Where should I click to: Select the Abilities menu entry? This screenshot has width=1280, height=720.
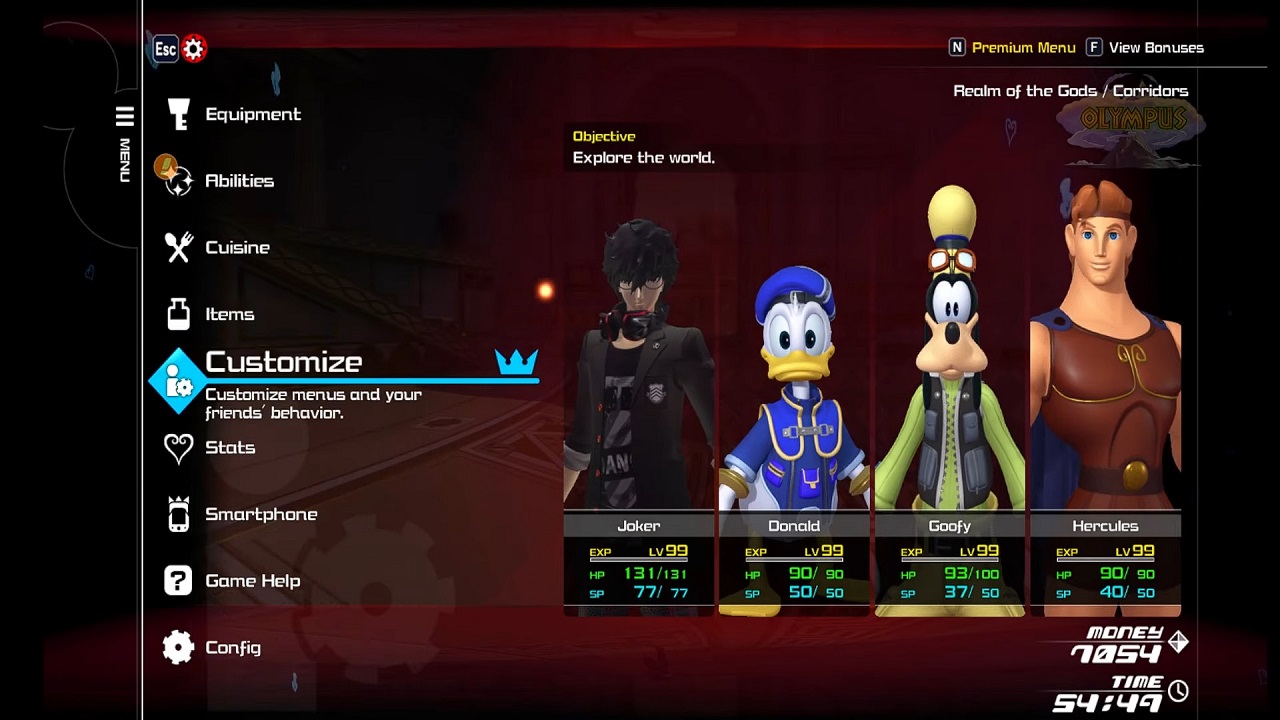click(x=238, y=181)
